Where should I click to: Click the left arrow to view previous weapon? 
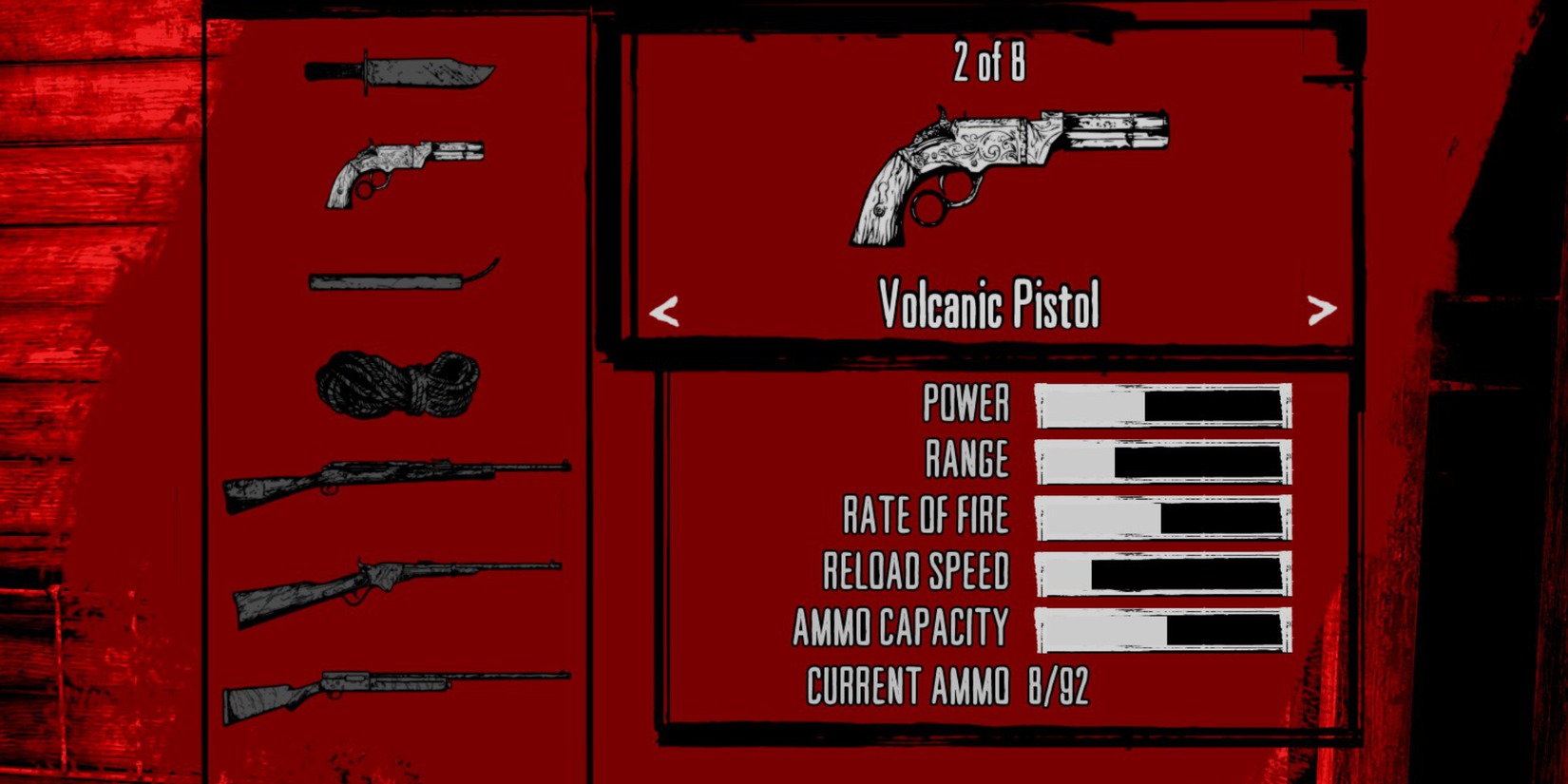pos(665,309)
